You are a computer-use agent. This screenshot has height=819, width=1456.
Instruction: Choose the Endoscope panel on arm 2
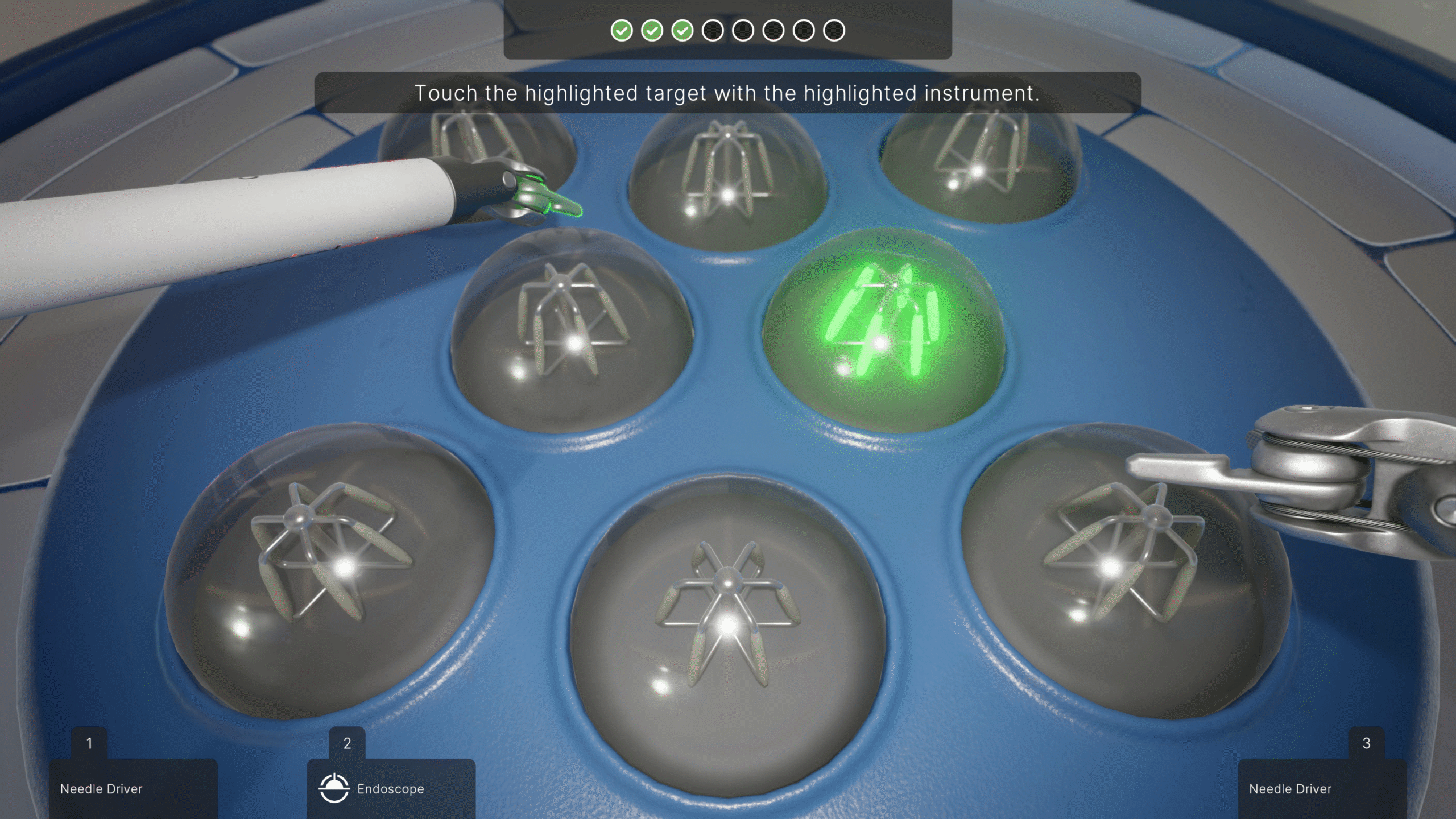click(391, 788)
